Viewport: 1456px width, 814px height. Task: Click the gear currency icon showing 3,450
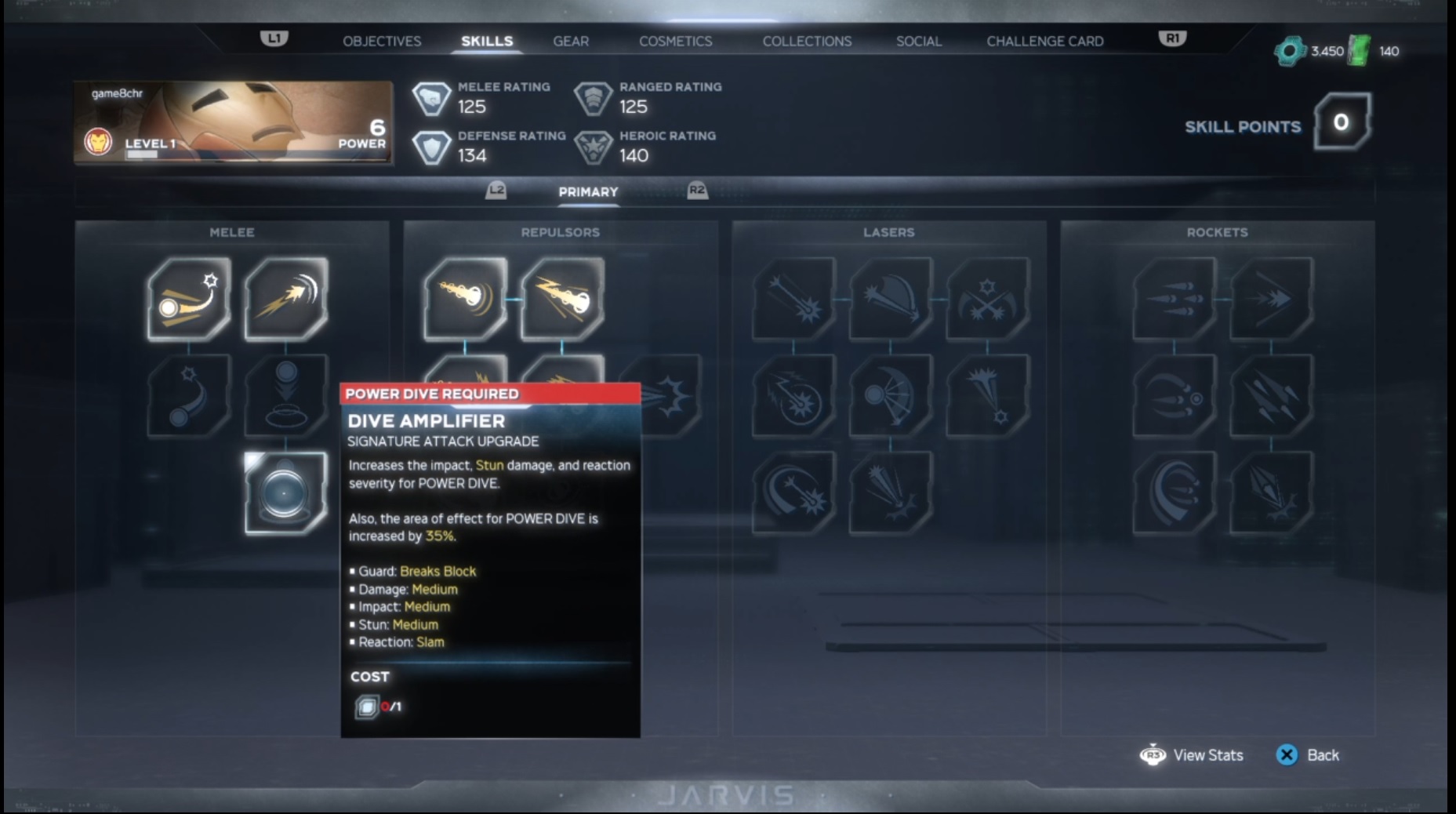tap(1291, 49)
